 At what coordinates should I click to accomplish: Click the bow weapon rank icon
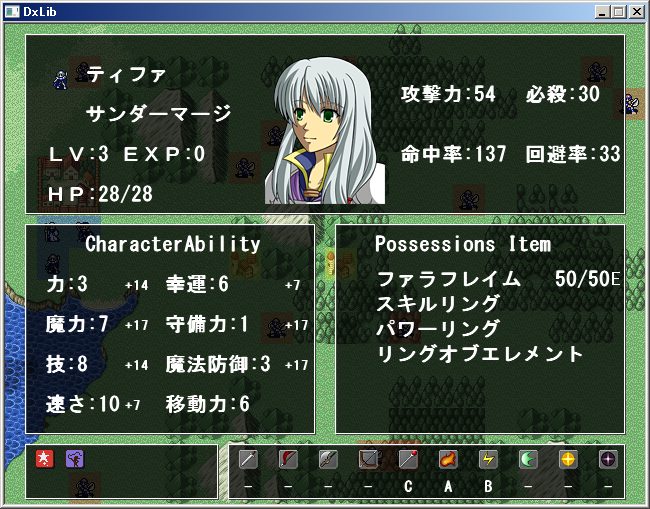click(369, 459)
